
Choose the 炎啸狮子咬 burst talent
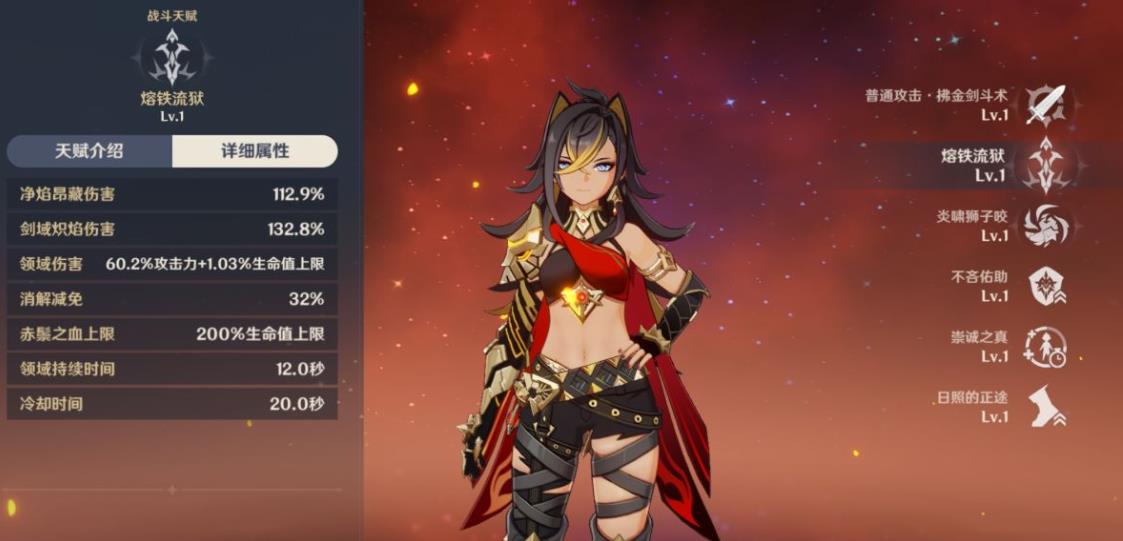pyautogui.click(x=1047, y=225)
